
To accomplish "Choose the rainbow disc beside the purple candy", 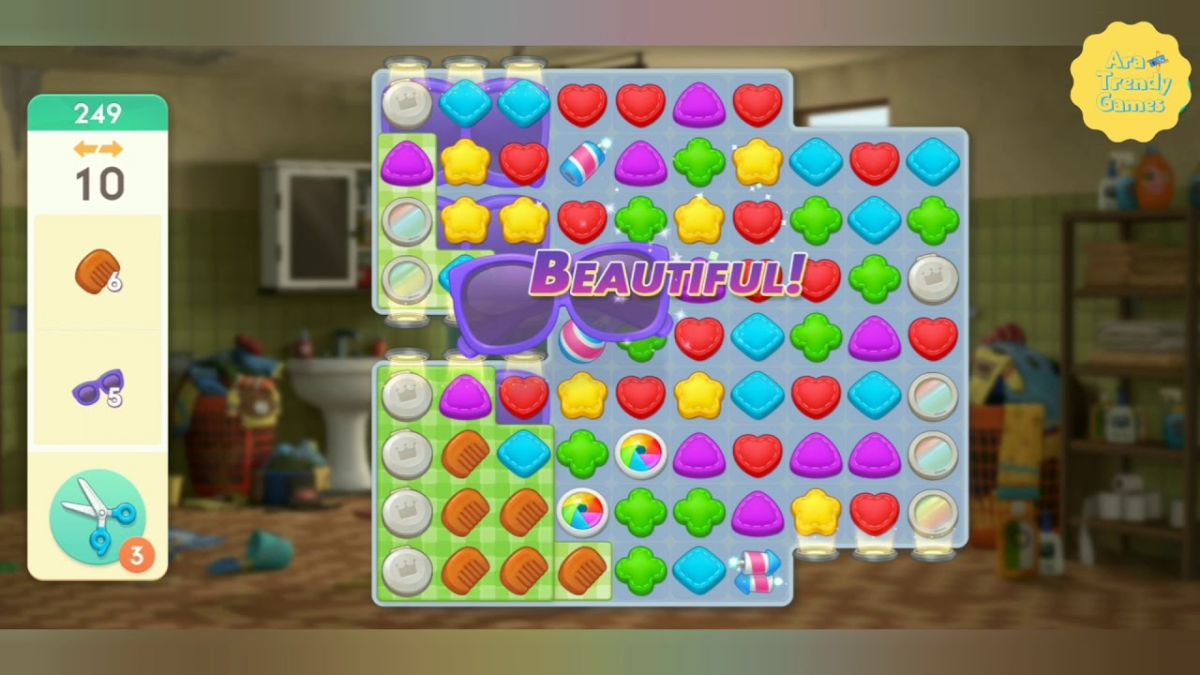I will [641, 453].
